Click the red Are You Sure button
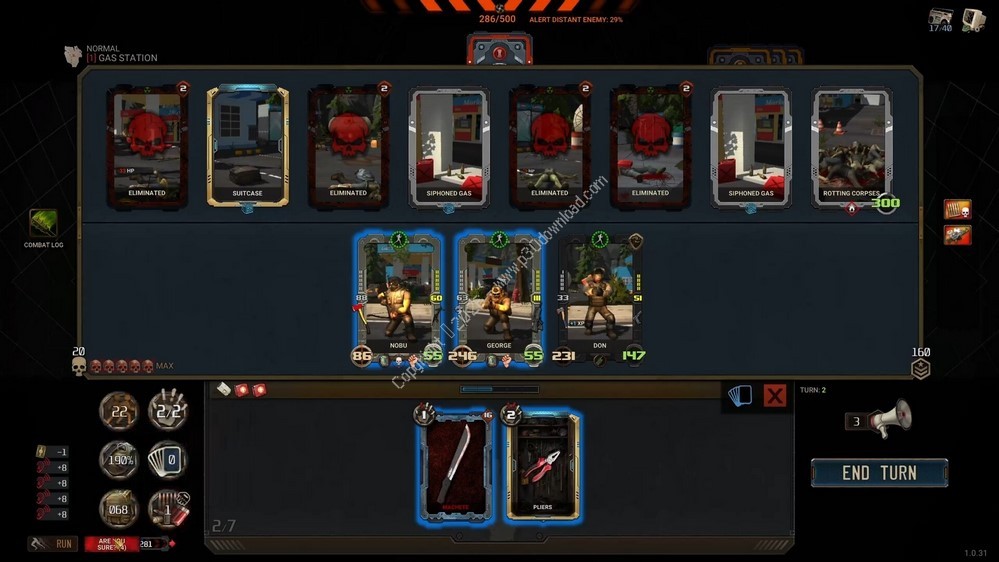The image size is (999, 562). click(x=111, y=544)
